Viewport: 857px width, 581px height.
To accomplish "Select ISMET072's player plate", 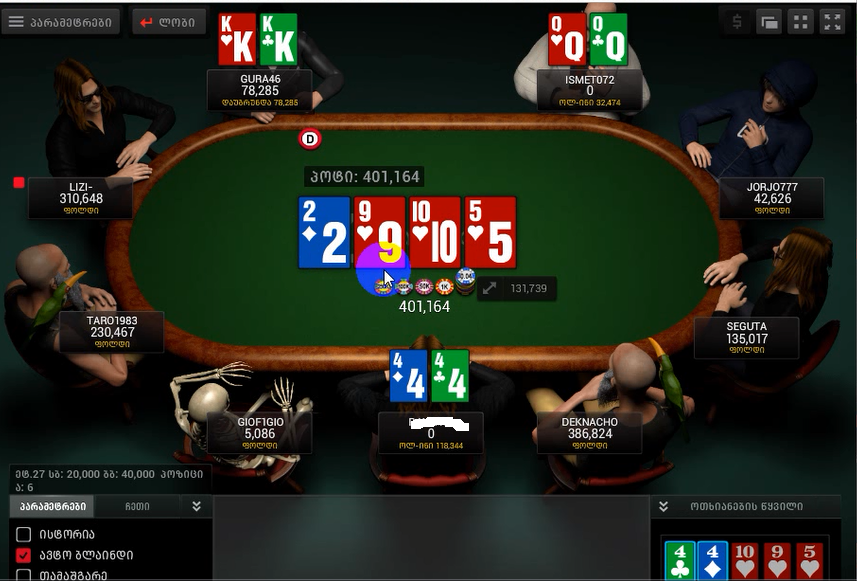I will (x=590, y=90).
